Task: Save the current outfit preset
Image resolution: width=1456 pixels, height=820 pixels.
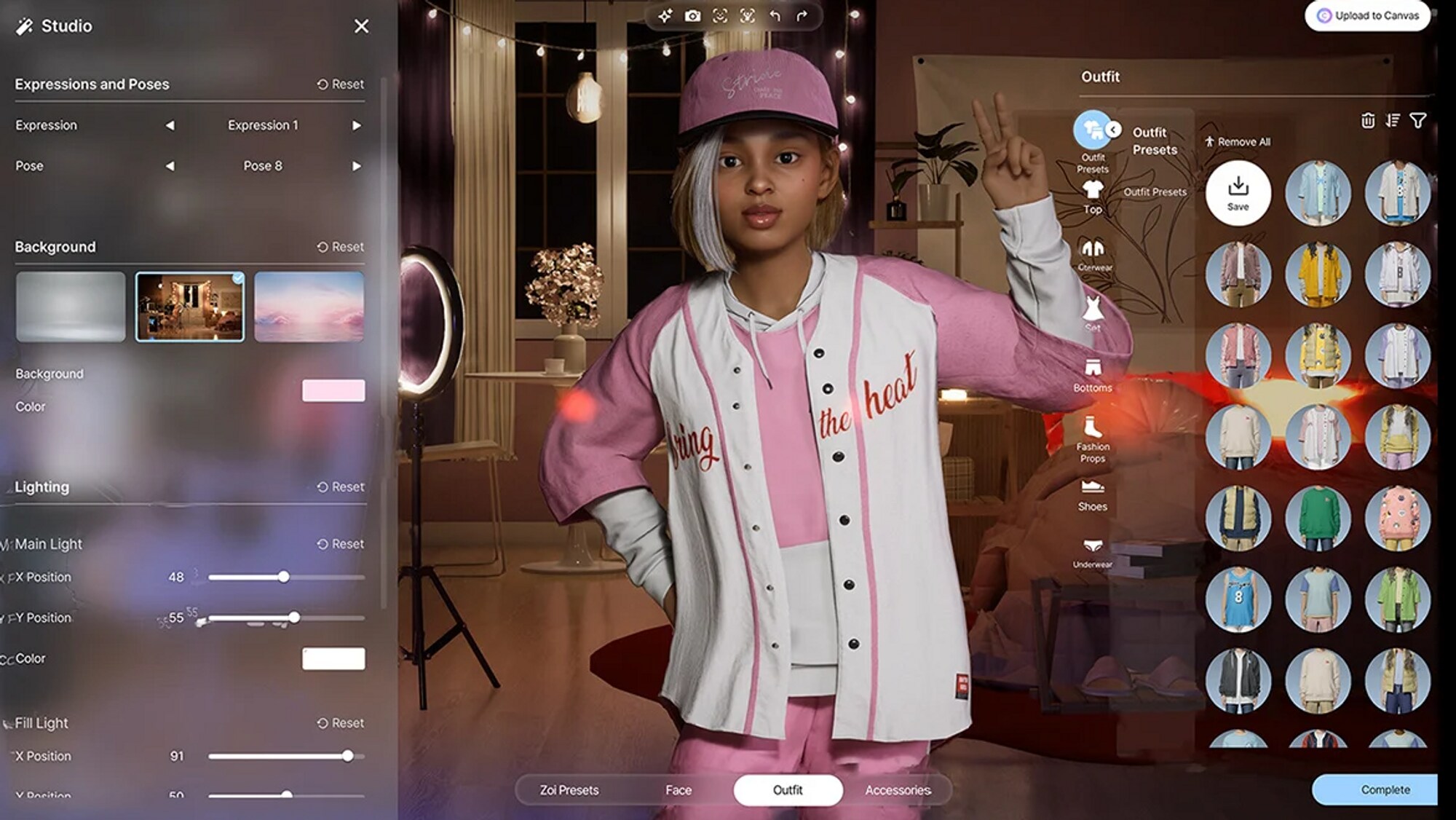Action: [x=1238, y=193]
